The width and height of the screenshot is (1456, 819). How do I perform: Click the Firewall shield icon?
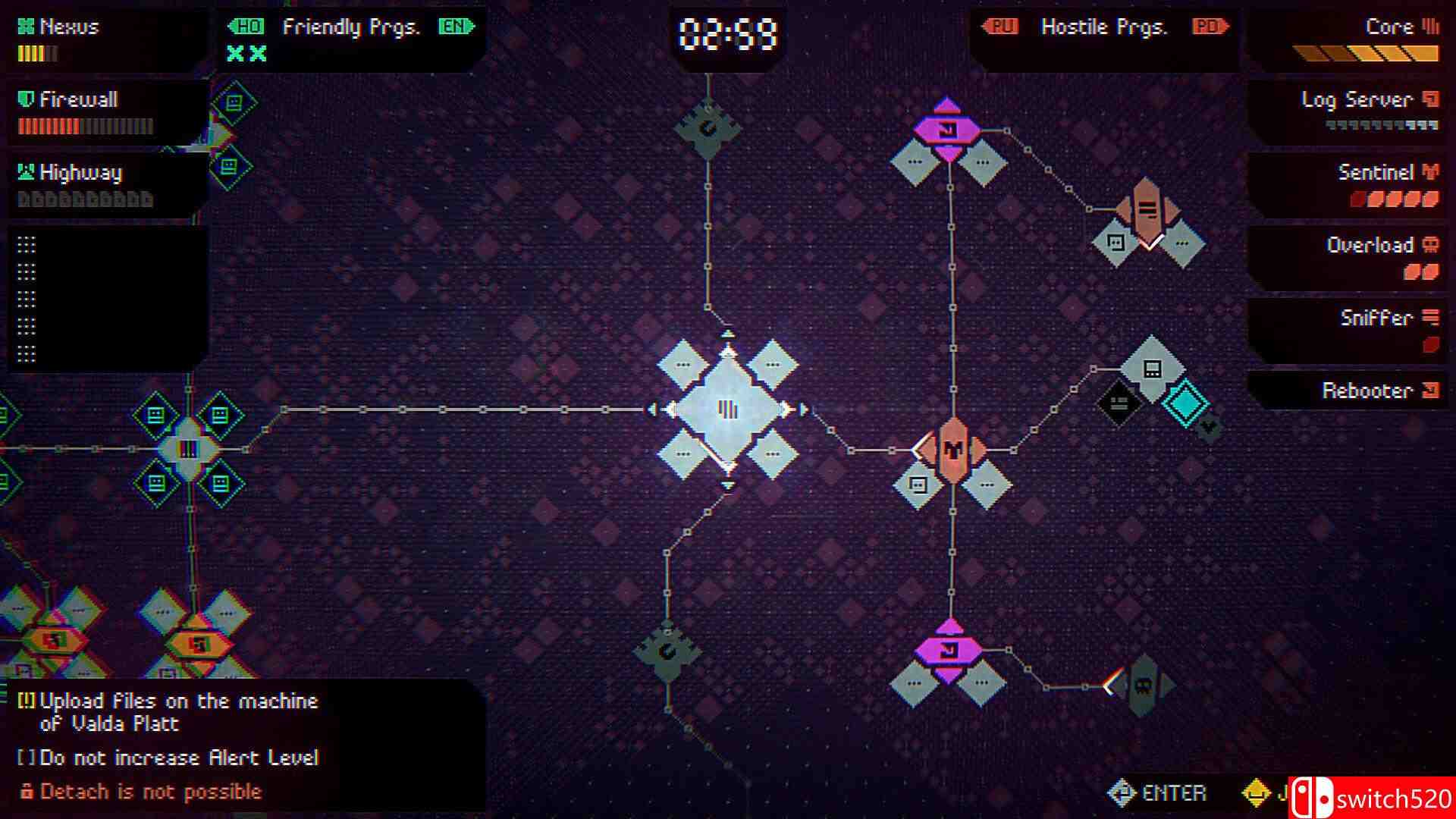27,99
